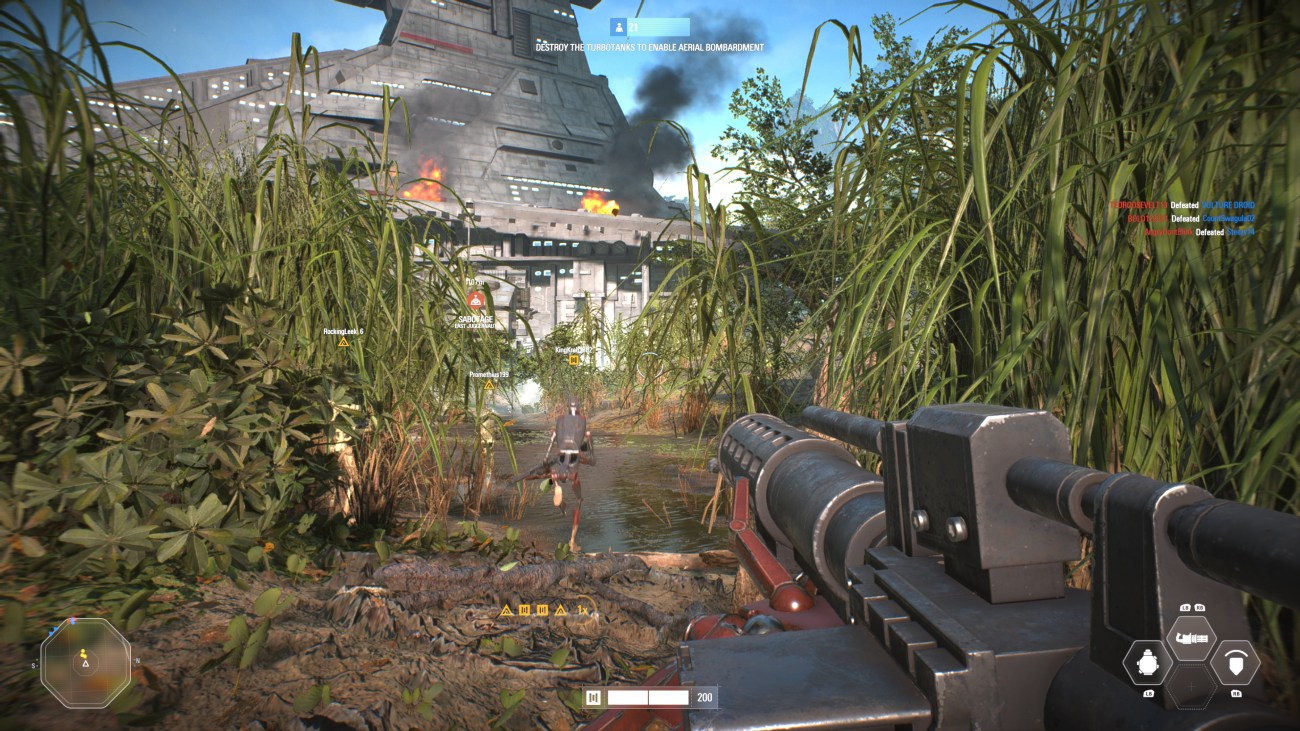
Task: Select the red Sabotage objective marker
Action: tap(477, 299)
